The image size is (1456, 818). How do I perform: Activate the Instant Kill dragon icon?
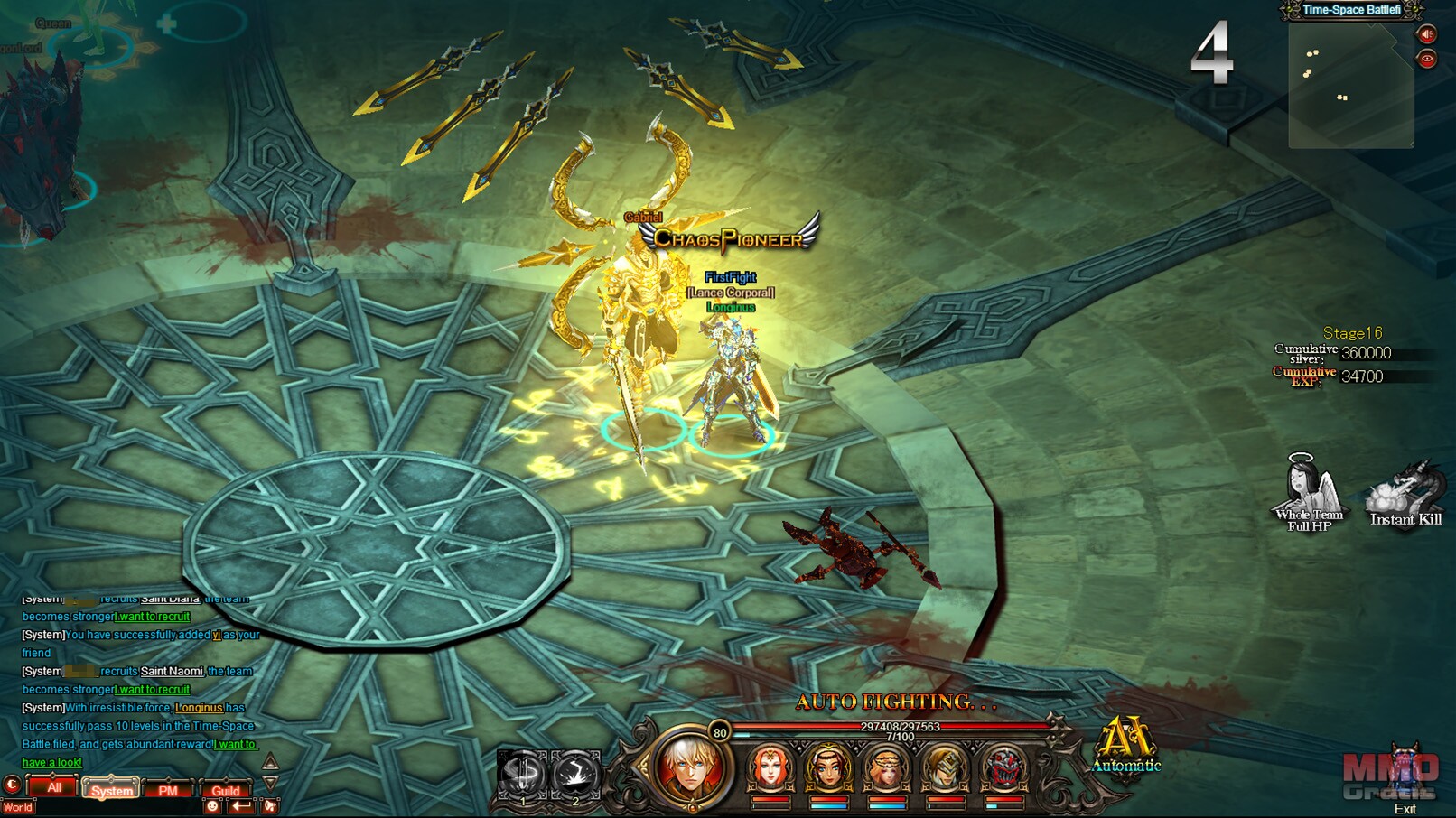click(1405, 494)
